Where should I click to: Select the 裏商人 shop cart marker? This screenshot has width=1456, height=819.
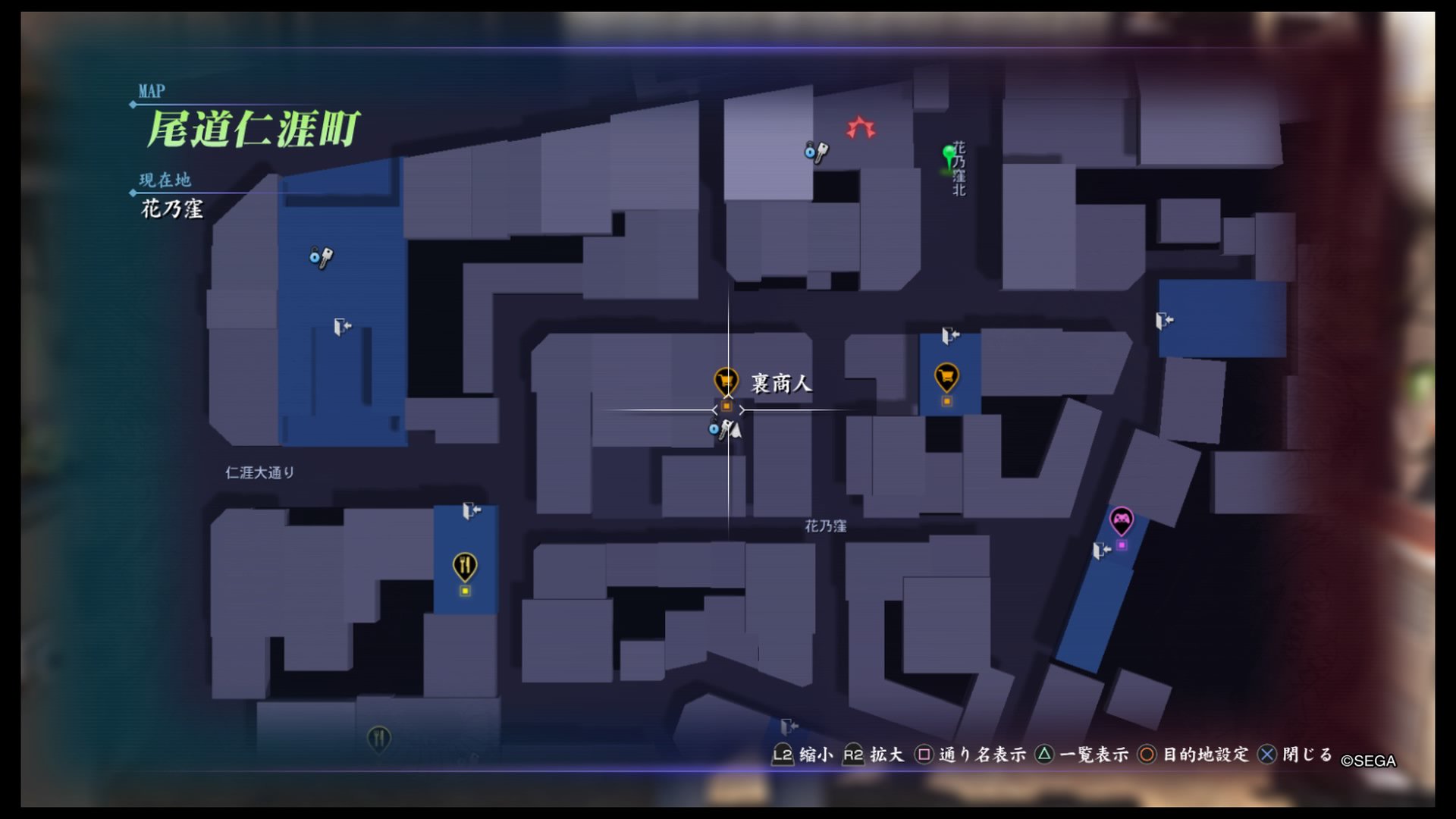(726, 380)
